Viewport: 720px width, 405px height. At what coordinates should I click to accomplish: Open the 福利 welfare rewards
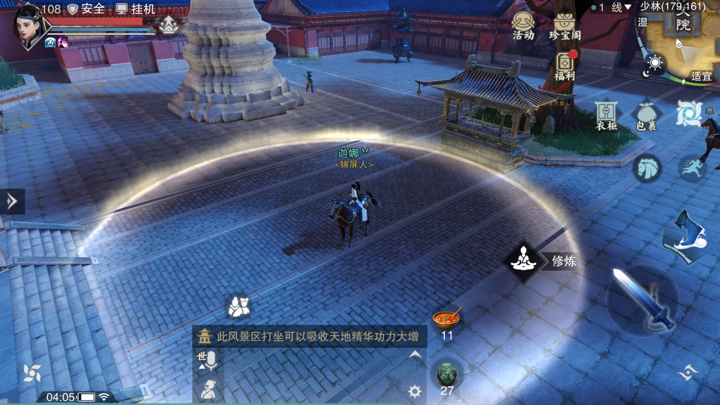pyautogui.click(x=565, y=64)
